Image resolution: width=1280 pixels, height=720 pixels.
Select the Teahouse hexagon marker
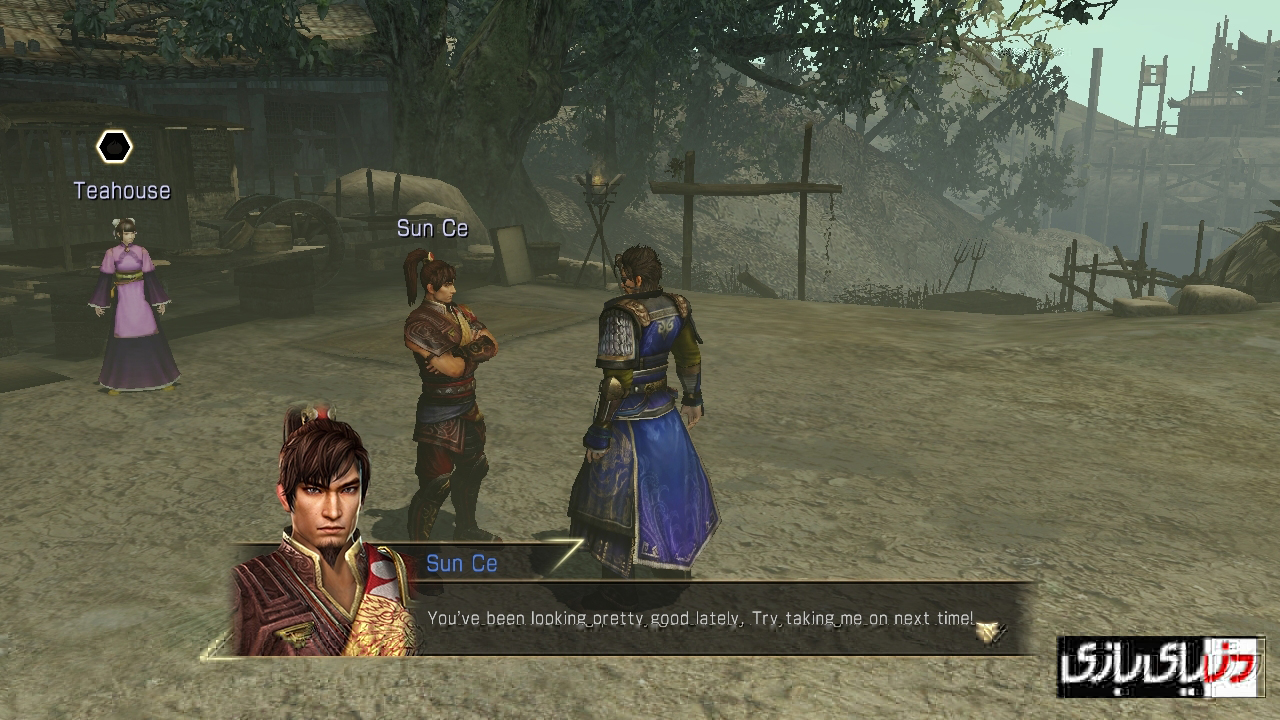pyautogui.click(x=114, y=148)
